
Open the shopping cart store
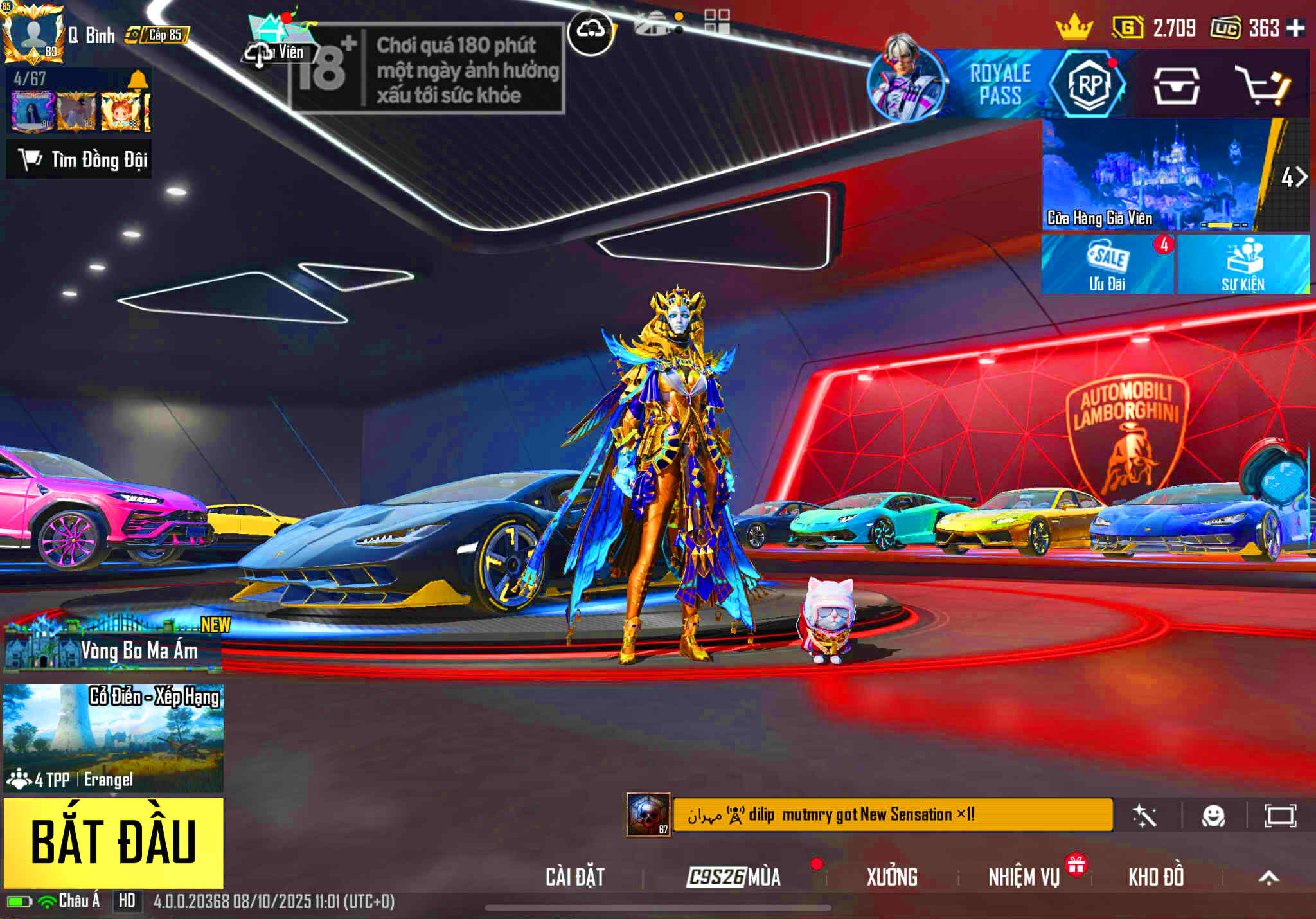(1263, 85)
